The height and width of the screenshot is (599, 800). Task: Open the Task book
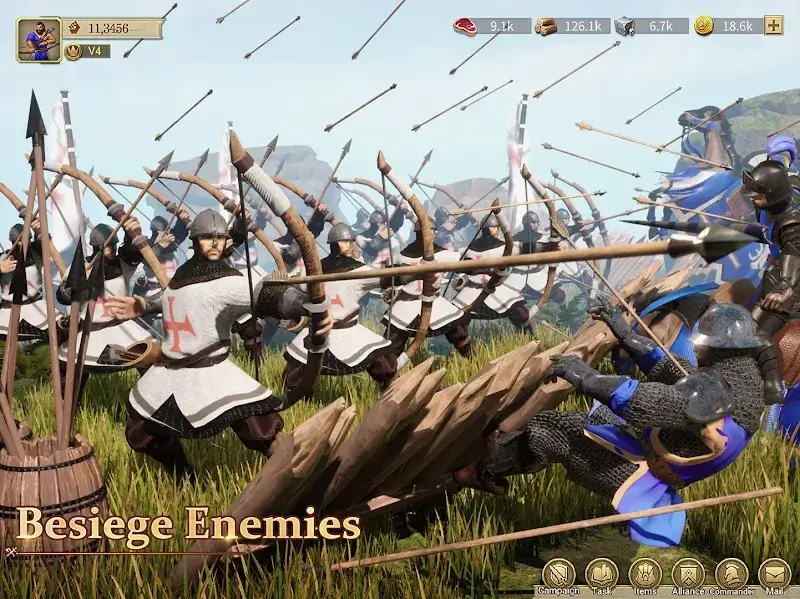602,575
